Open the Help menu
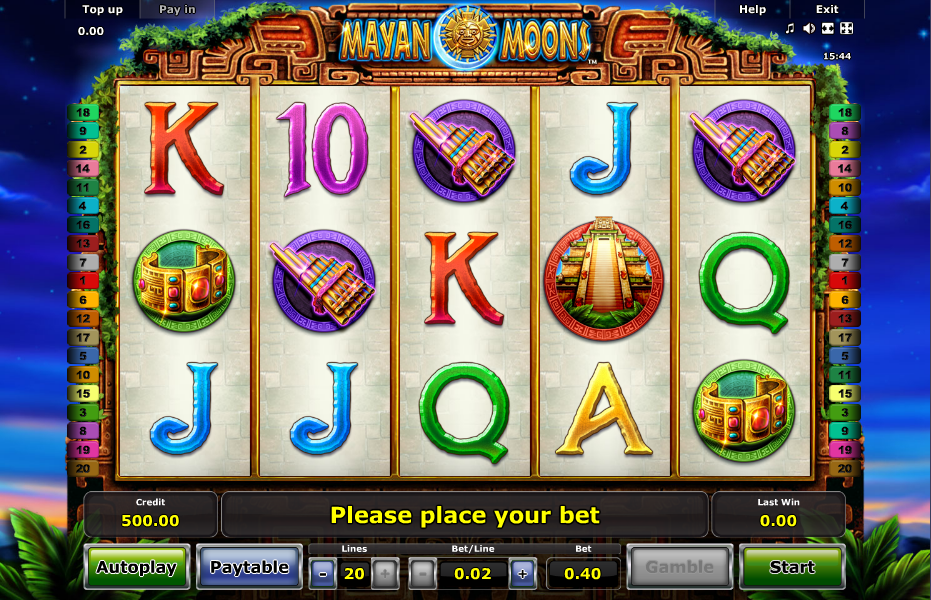 pyautogui.click(x=752, y=9)
